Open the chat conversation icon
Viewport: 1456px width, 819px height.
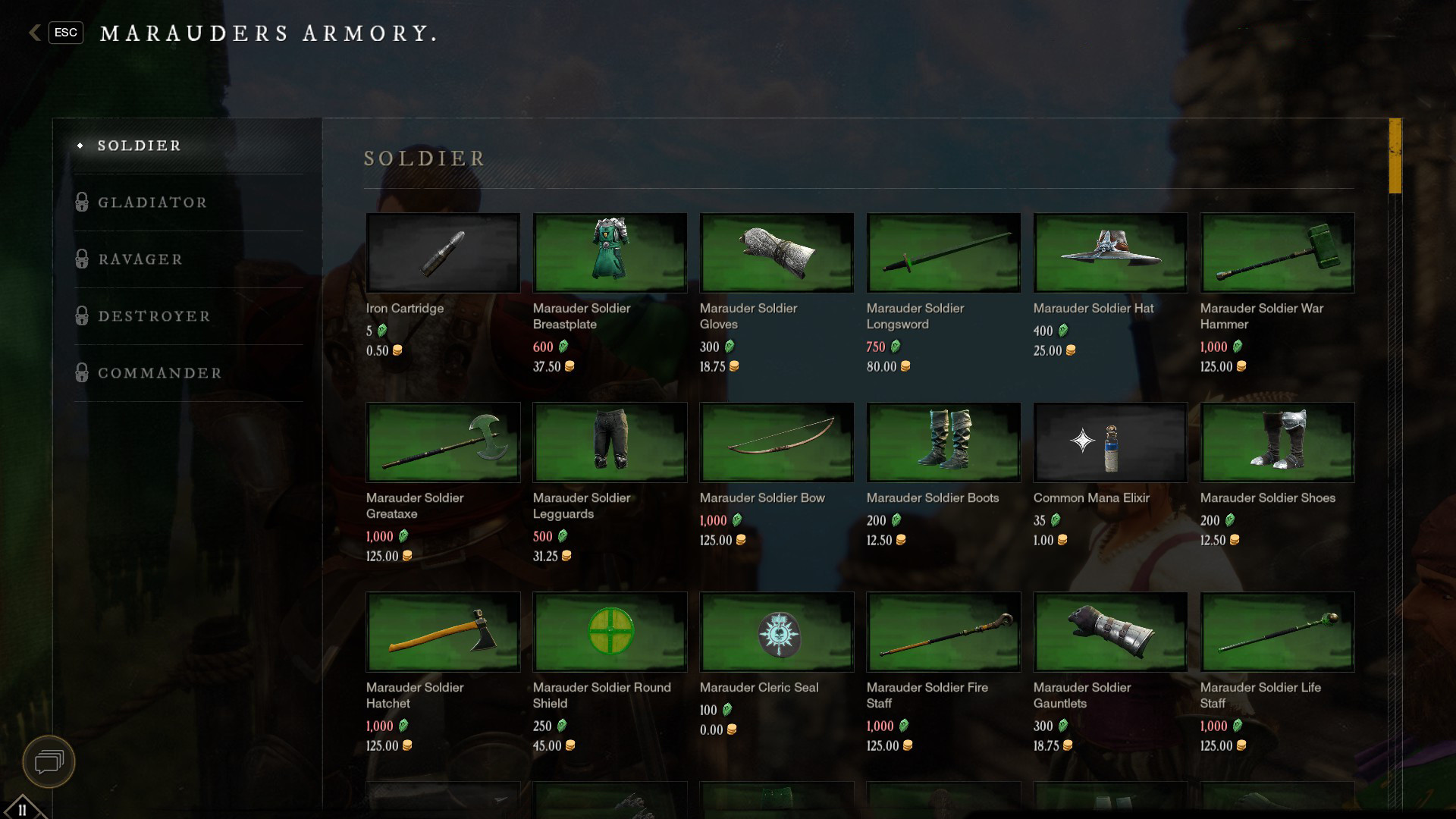[x=47, y=762]
